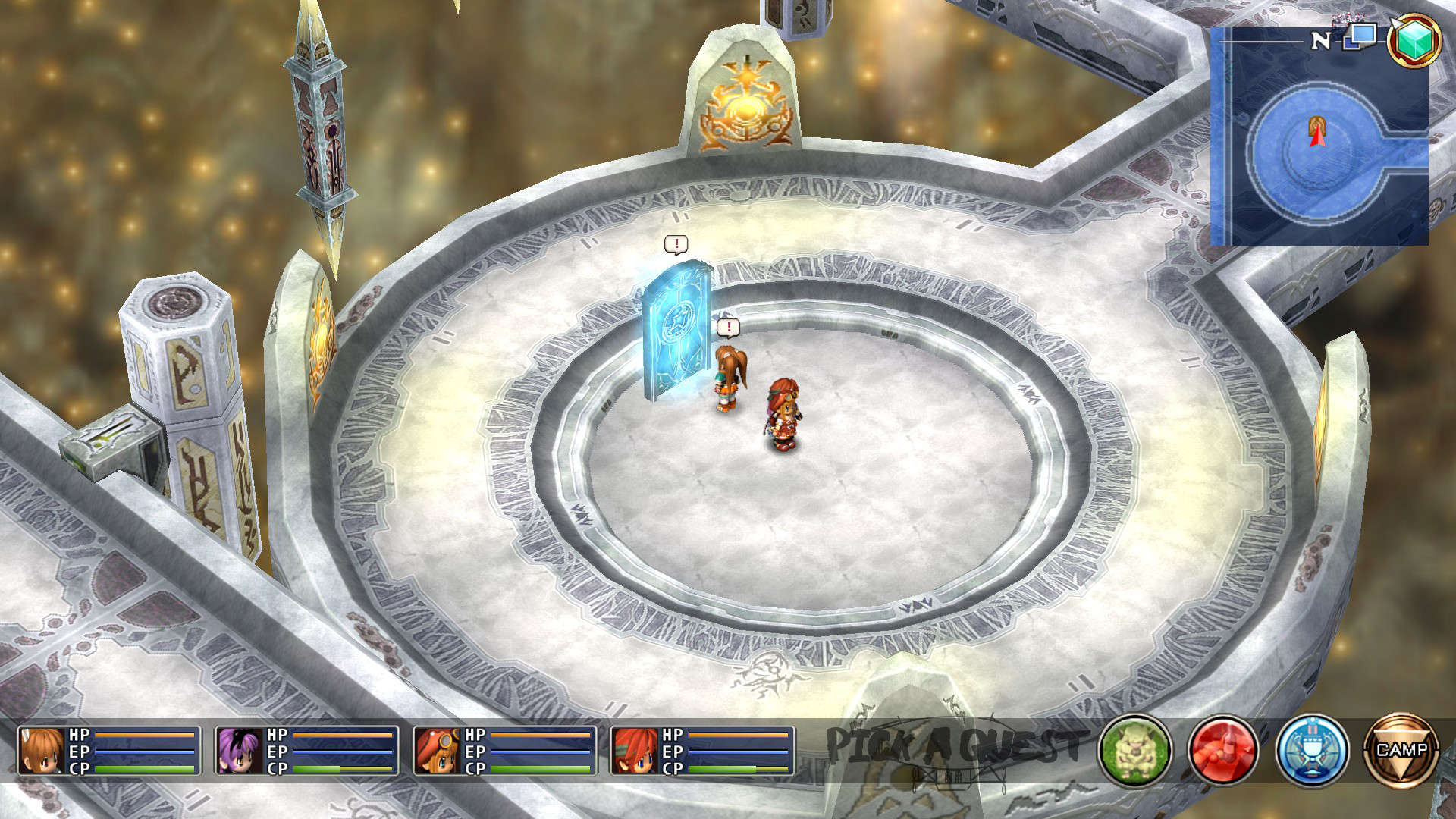1456x819 pixels.
Task: Select the brown-haired girl's party portrait
Action: click(42, 751)
